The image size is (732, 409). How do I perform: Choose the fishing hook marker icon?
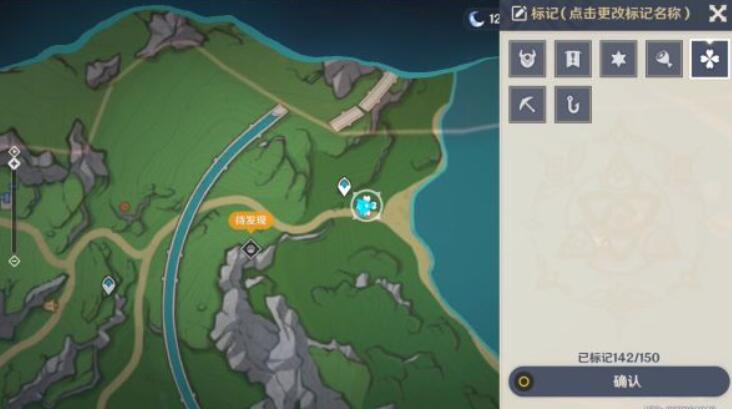coord(573,105)
